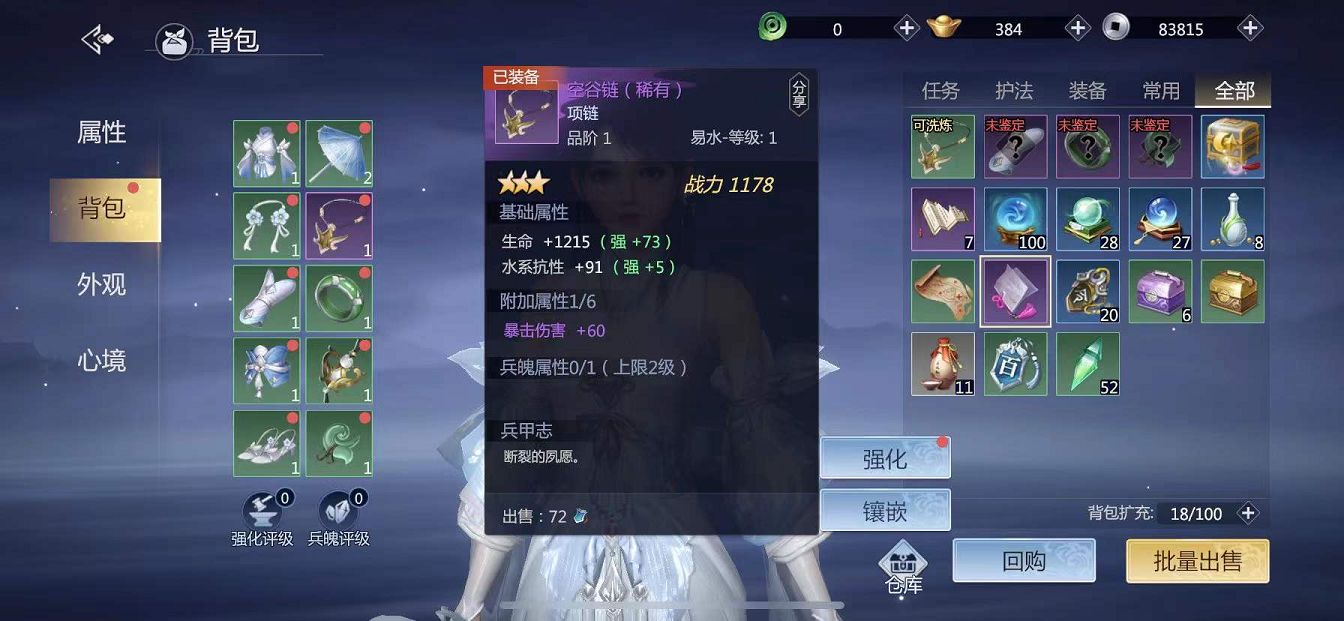Select the green crystal shard item
Screen dimensions: 1344x621
[1088, 364]
